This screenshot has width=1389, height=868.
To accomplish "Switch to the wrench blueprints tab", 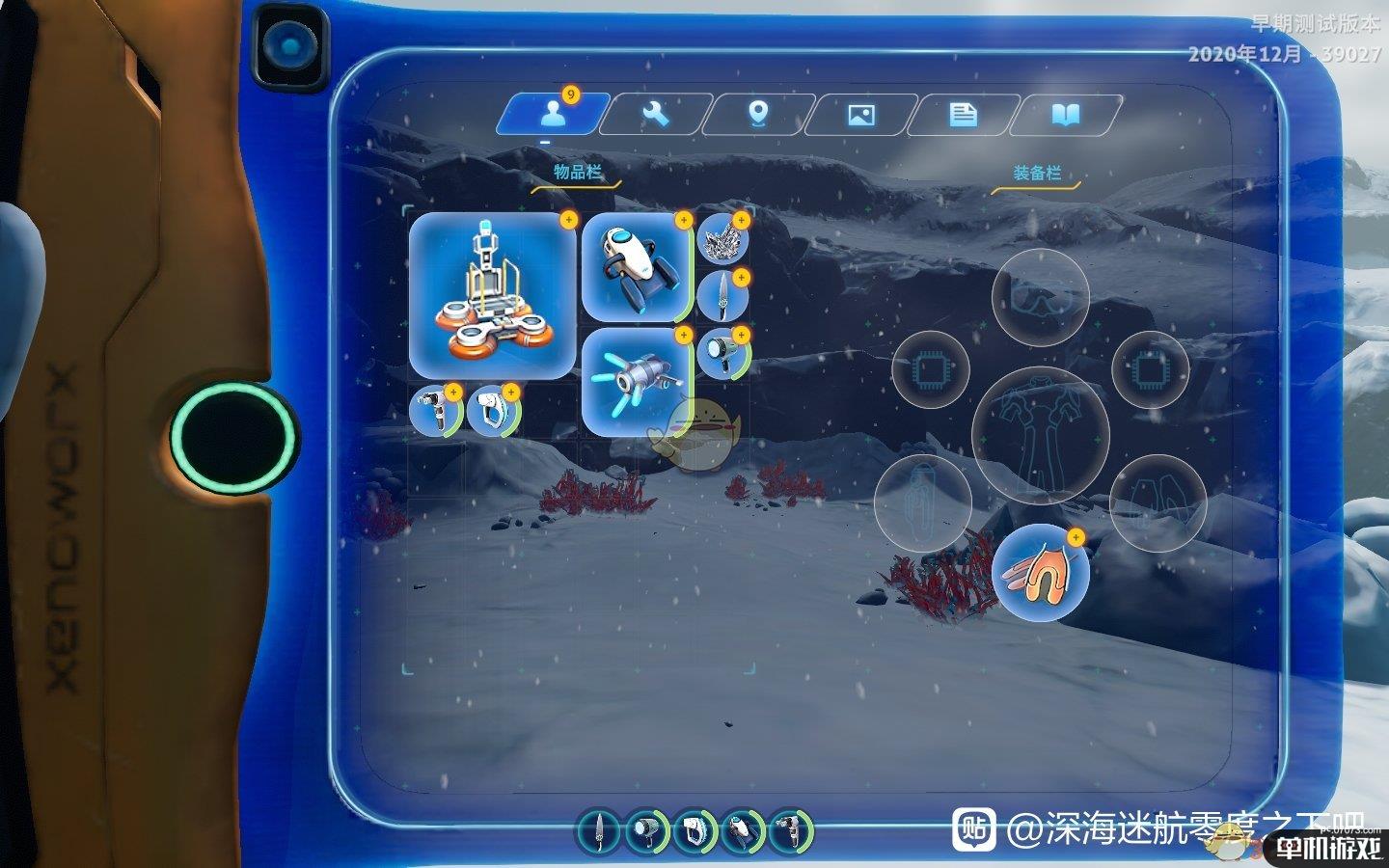I will (656, 115).
